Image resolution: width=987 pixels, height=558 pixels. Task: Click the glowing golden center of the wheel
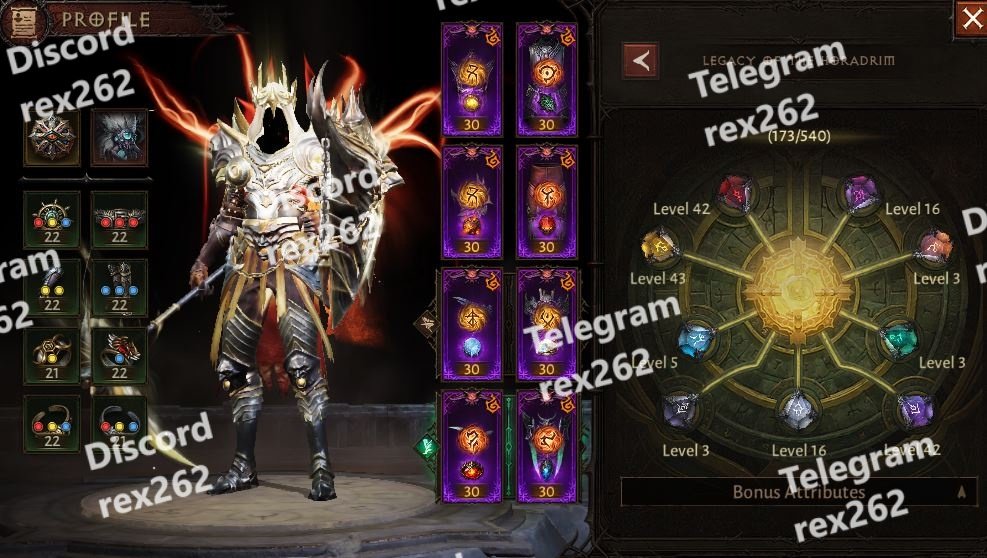tap(797, 290)
